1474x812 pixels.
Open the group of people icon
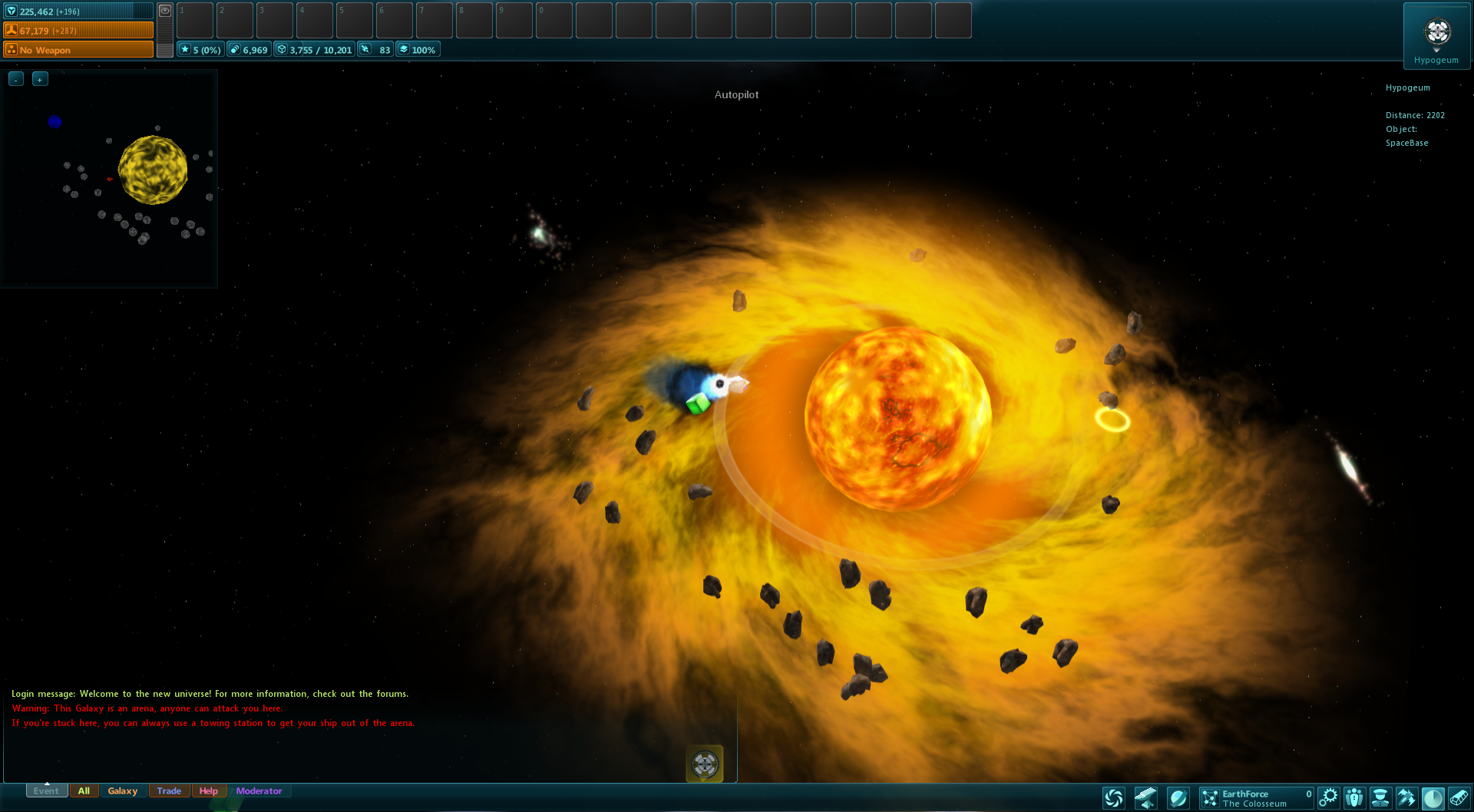click(x=1354, y=798)
